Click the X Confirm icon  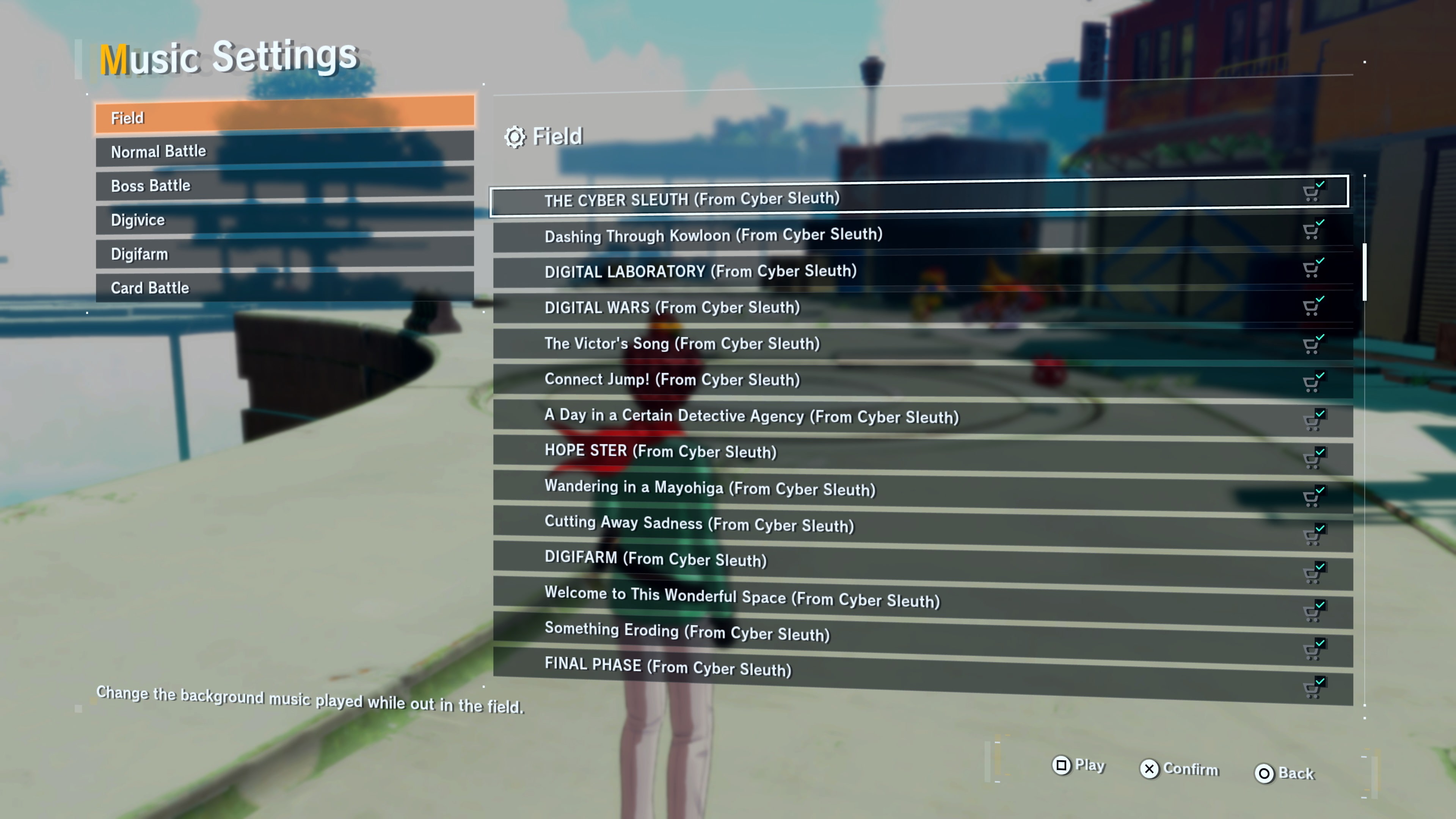click(1149, 769)
